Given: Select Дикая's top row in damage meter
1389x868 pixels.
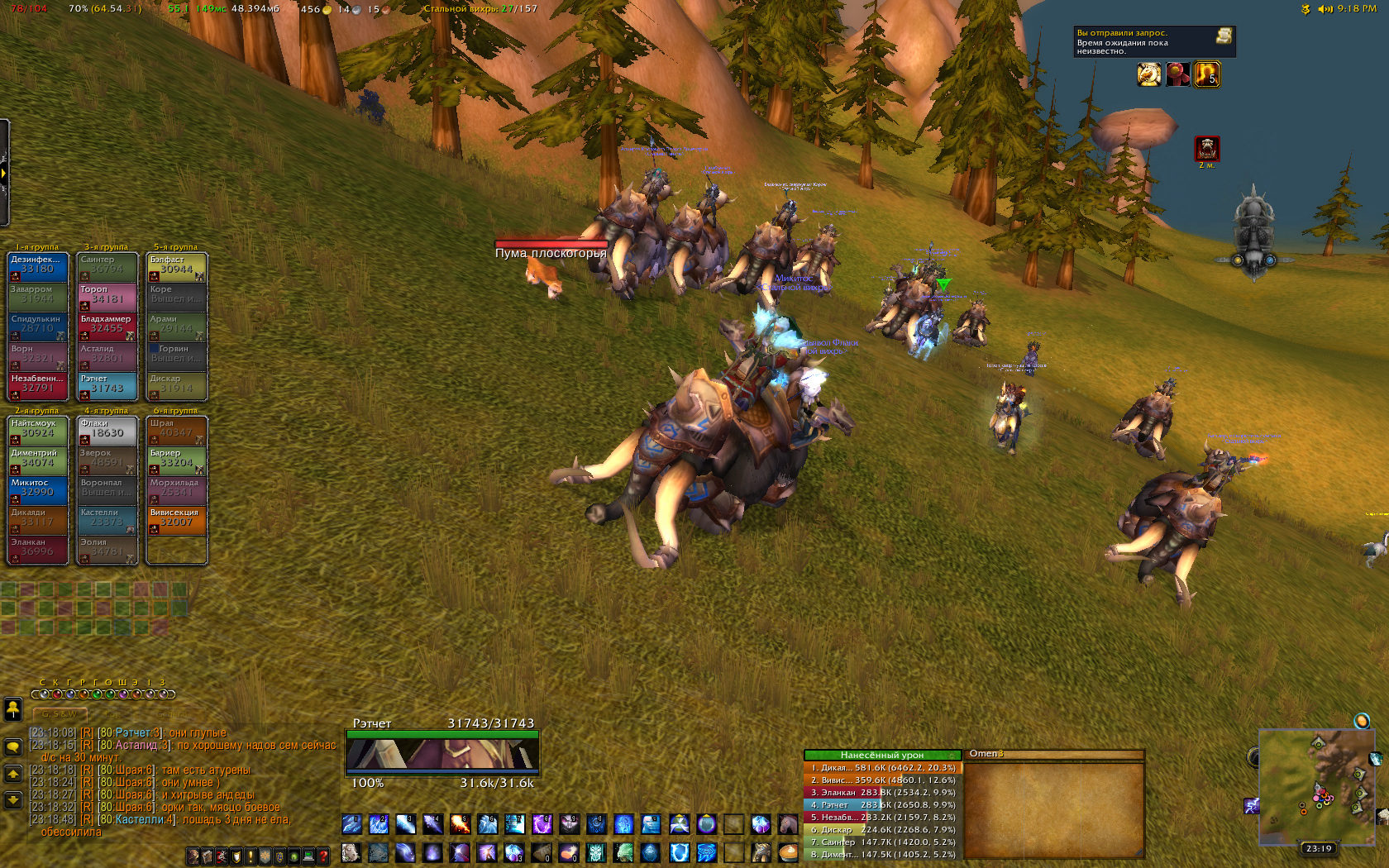Looking at the screenshot, I should coord(882,768).
